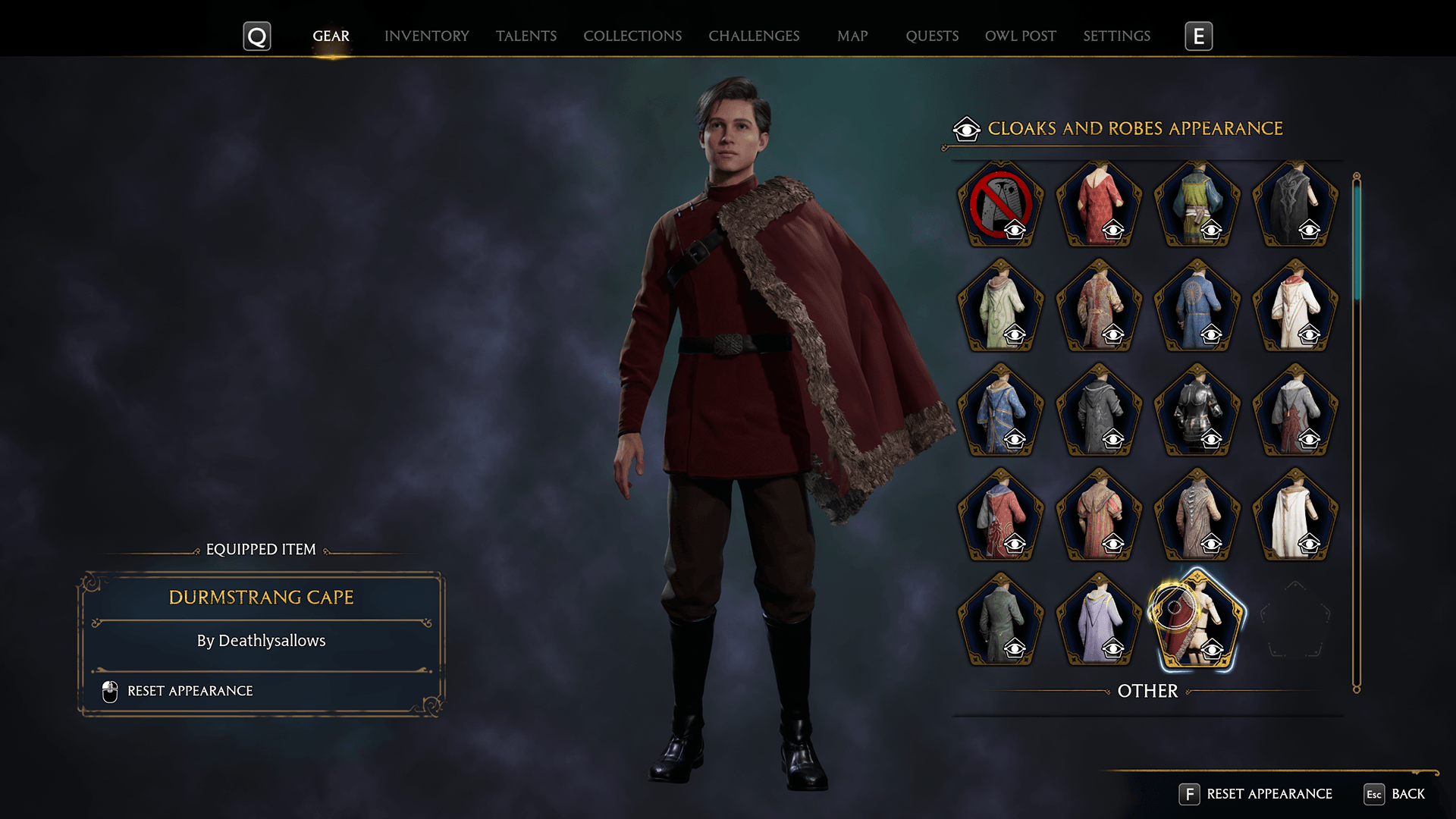Switch to the Inventory tab
The height and width of the screenshot is (819, 1456).
click(426, 36)
